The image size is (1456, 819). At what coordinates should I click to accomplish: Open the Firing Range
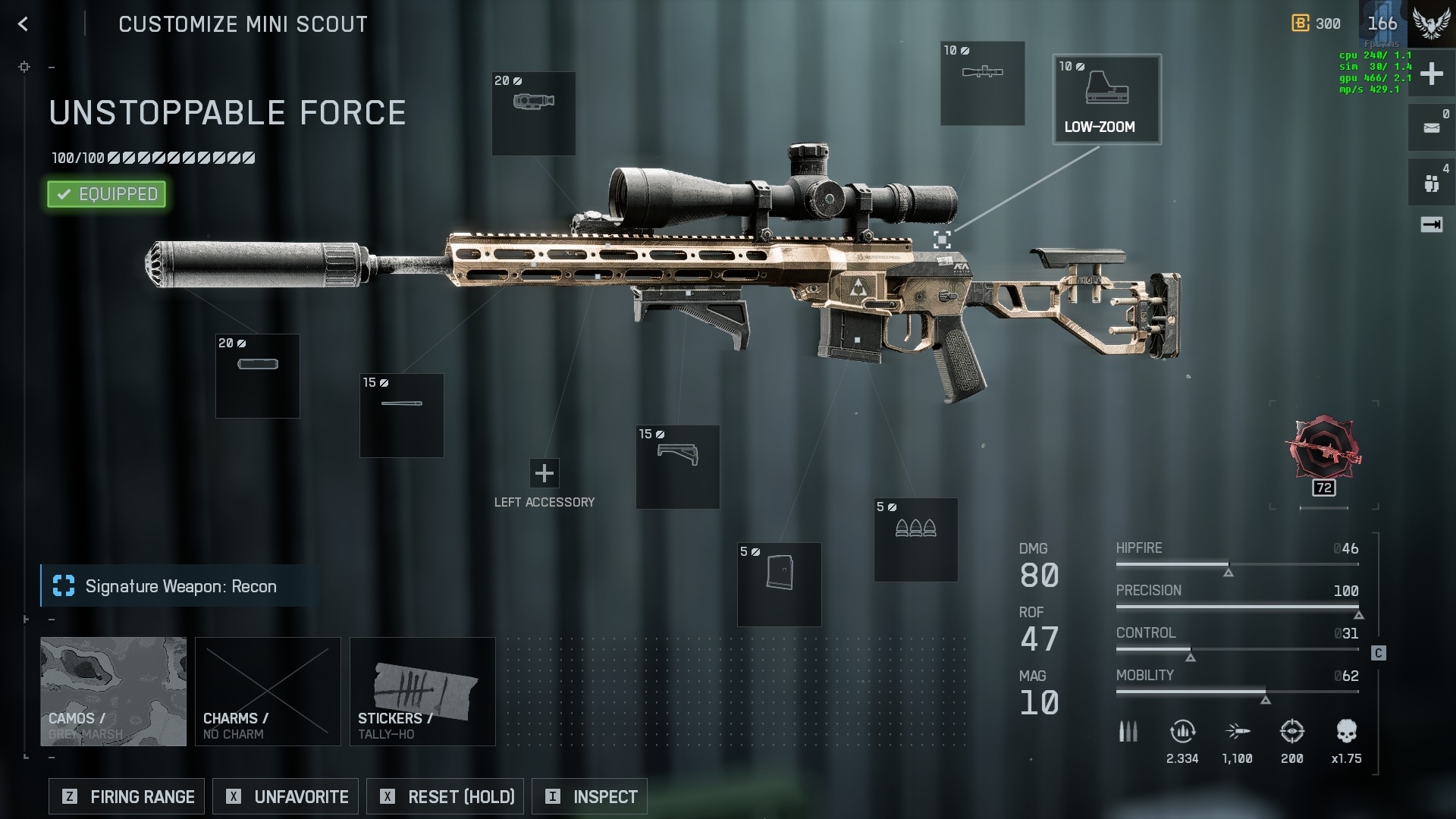pos(127,796)
